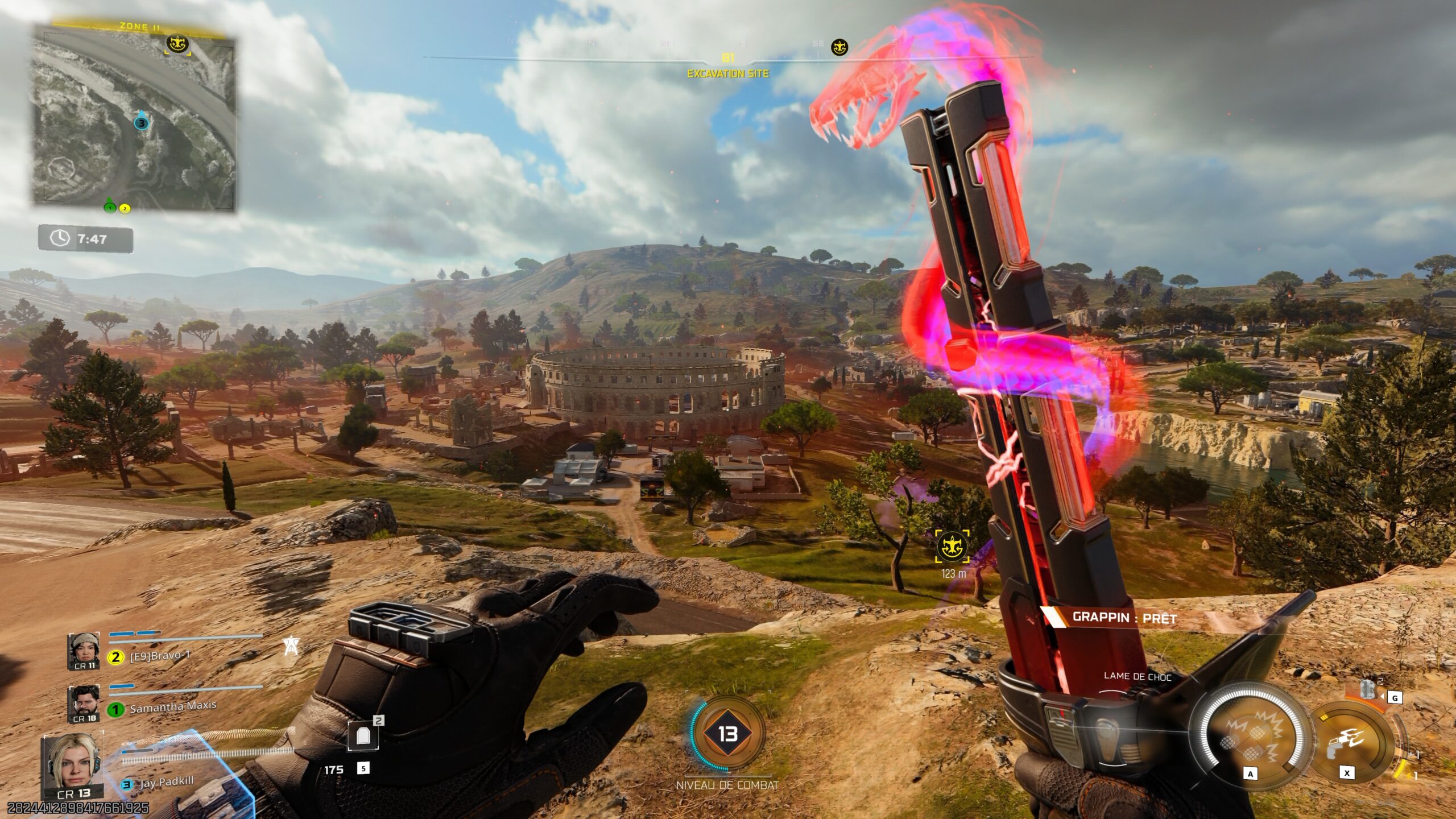Select the Bravo-1 squad member portrait
1456x819 pixels.
[x=84, y=651]
